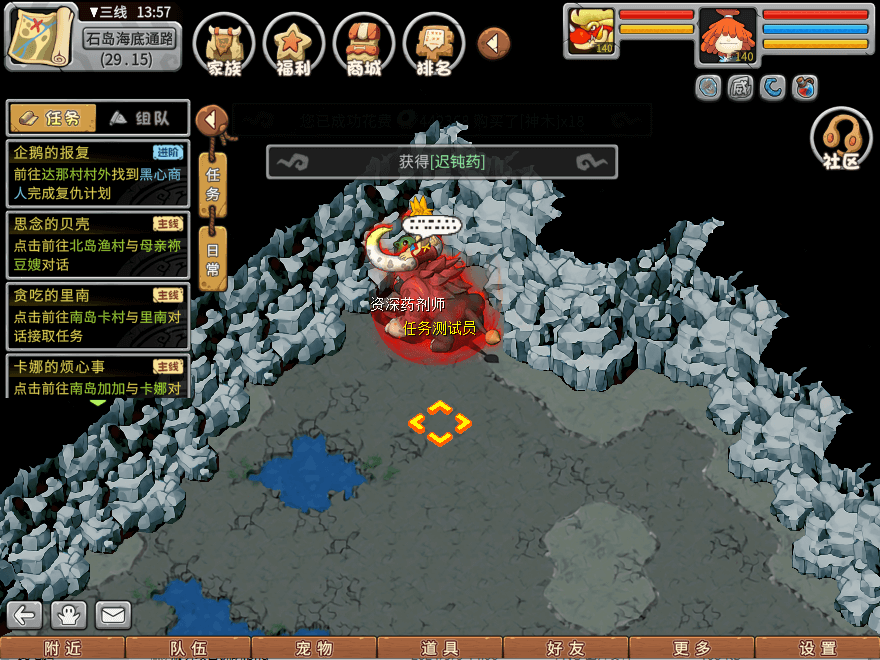Open the 家族 (Family) menu
Image resolution: width=880 pixels, height=660 pixels.
tap(224, 45)
